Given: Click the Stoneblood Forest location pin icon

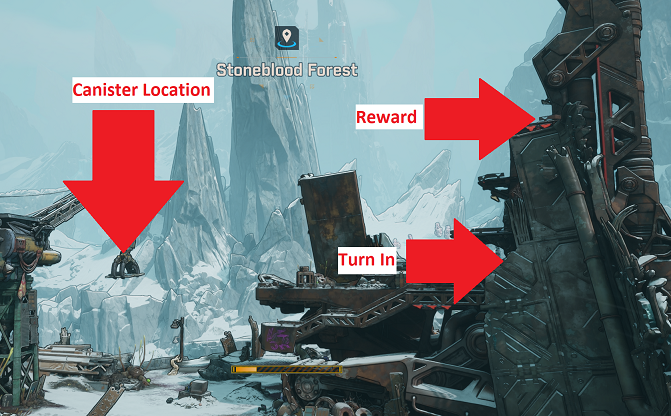Looking at the screenshot, I should [287, 39].
